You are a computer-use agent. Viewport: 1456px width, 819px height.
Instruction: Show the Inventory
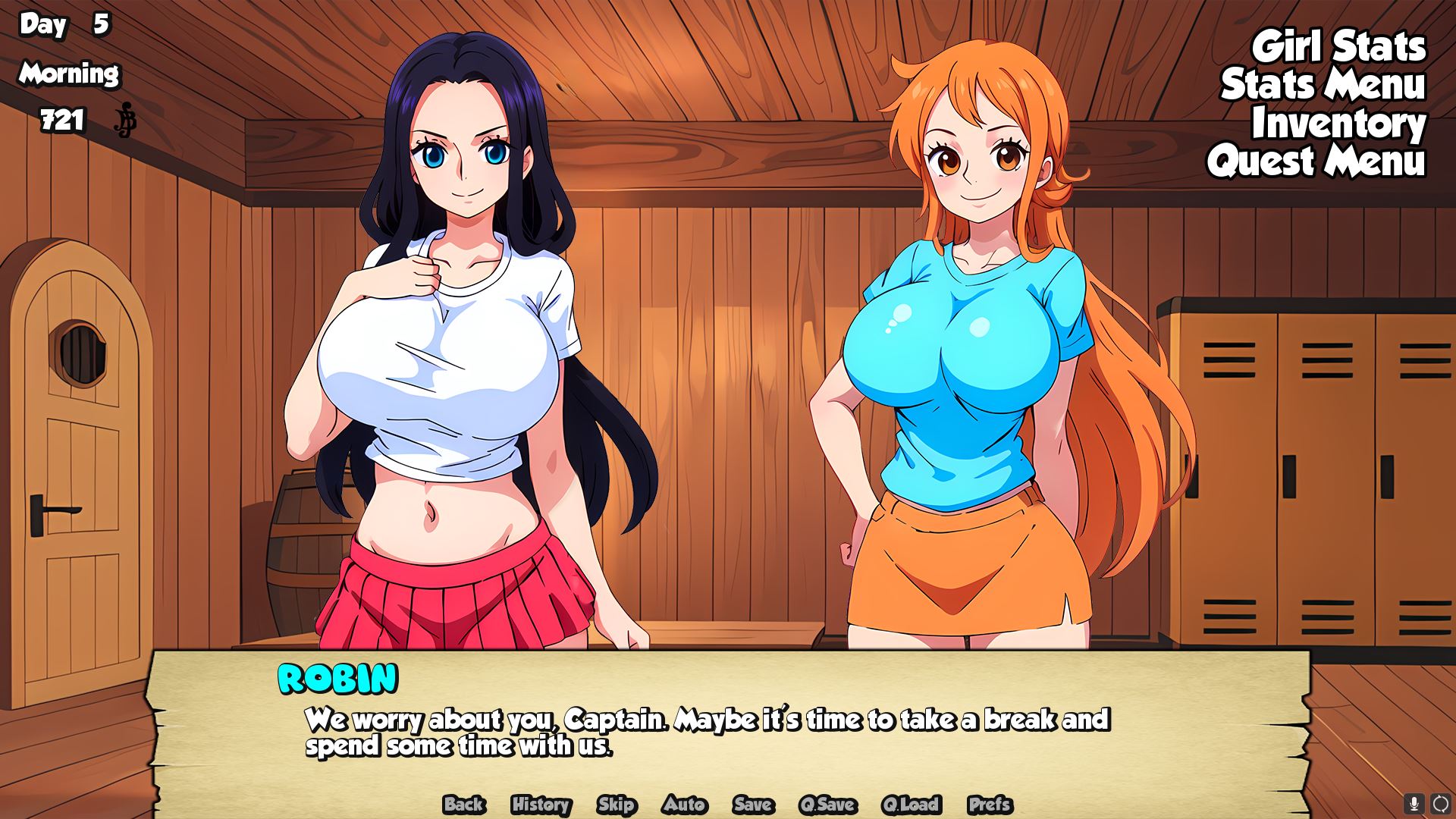click(1338, 124)
